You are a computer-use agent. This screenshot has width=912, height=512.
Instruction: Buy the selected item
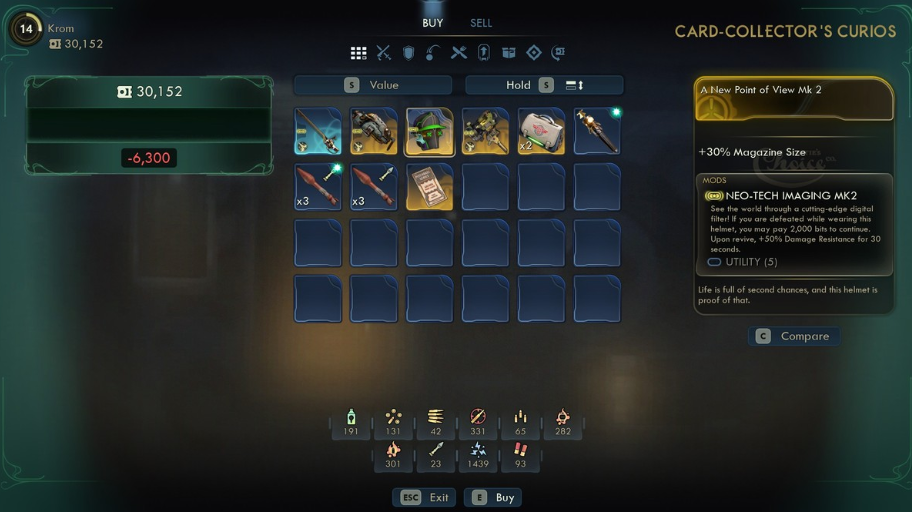[x=495, y=497]
